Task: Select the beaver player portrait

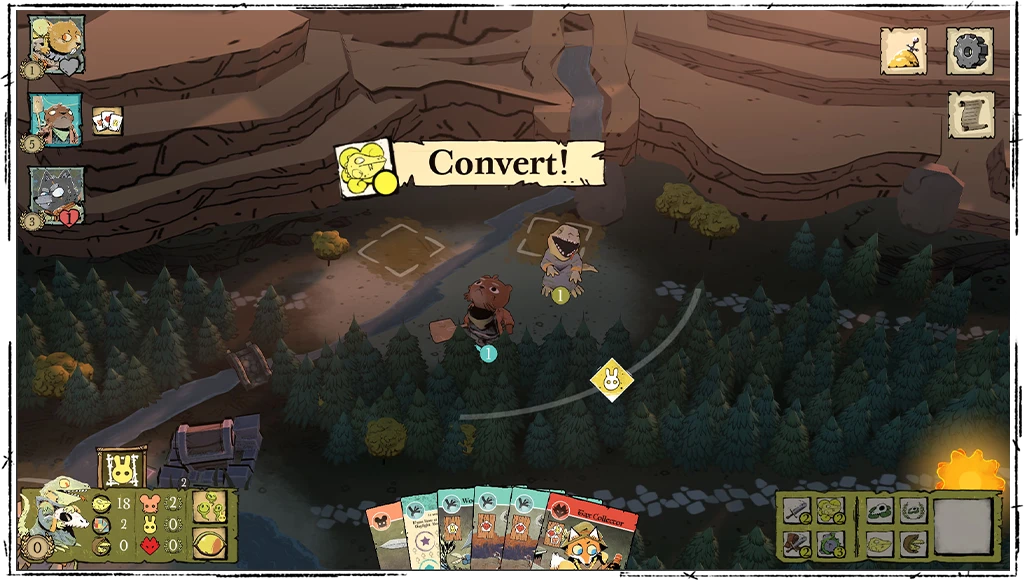Action: pos(55,120)
